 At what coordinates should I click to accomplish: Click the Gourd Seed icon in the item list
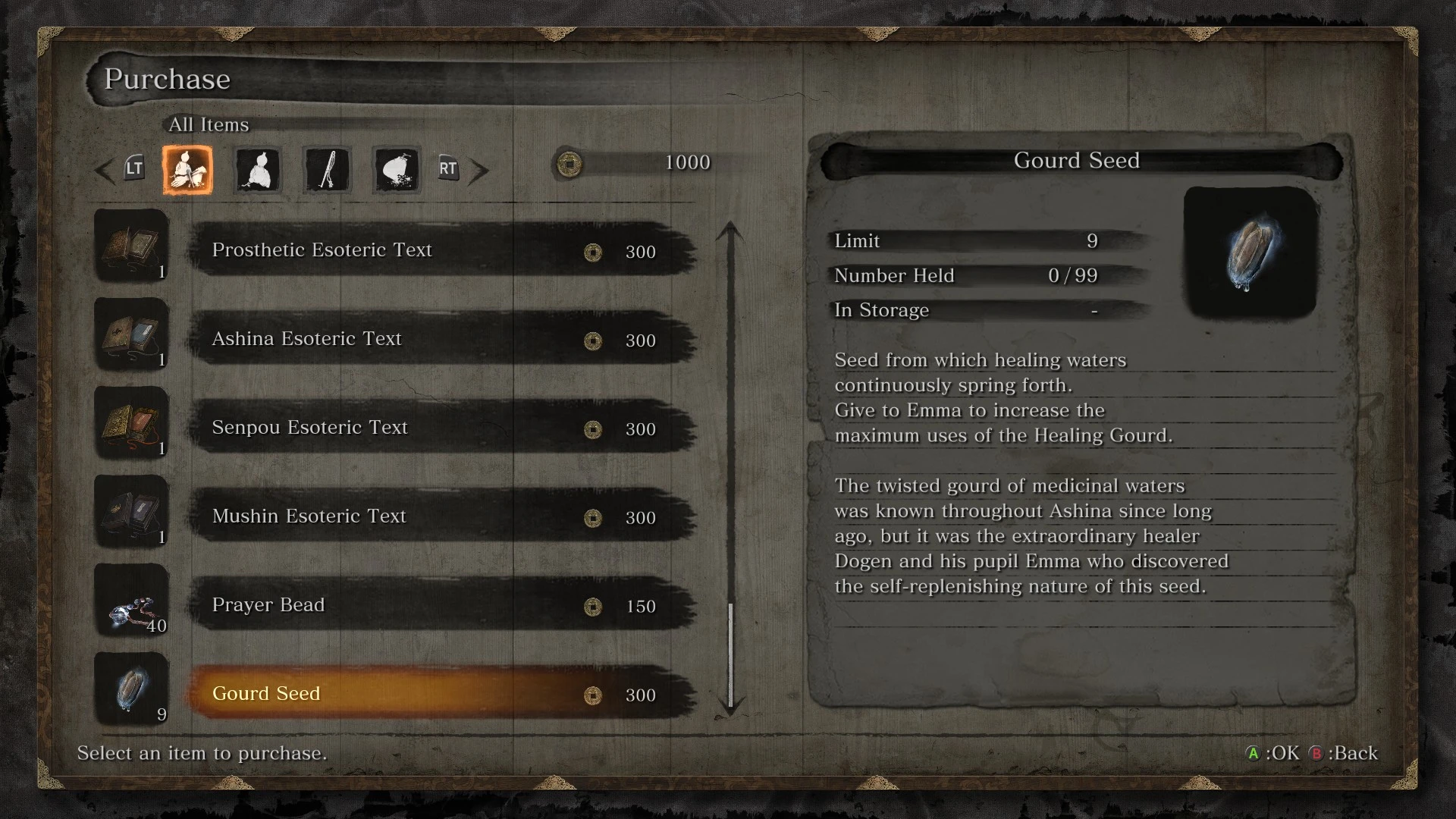point(131,690)
